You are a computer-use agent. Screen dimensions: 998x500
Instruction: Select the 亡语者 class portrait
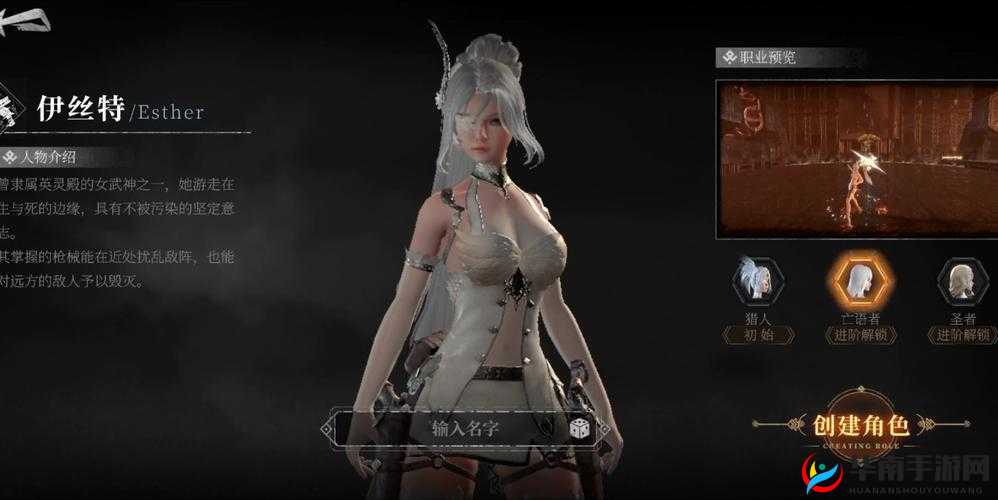[x=859, y=283]
